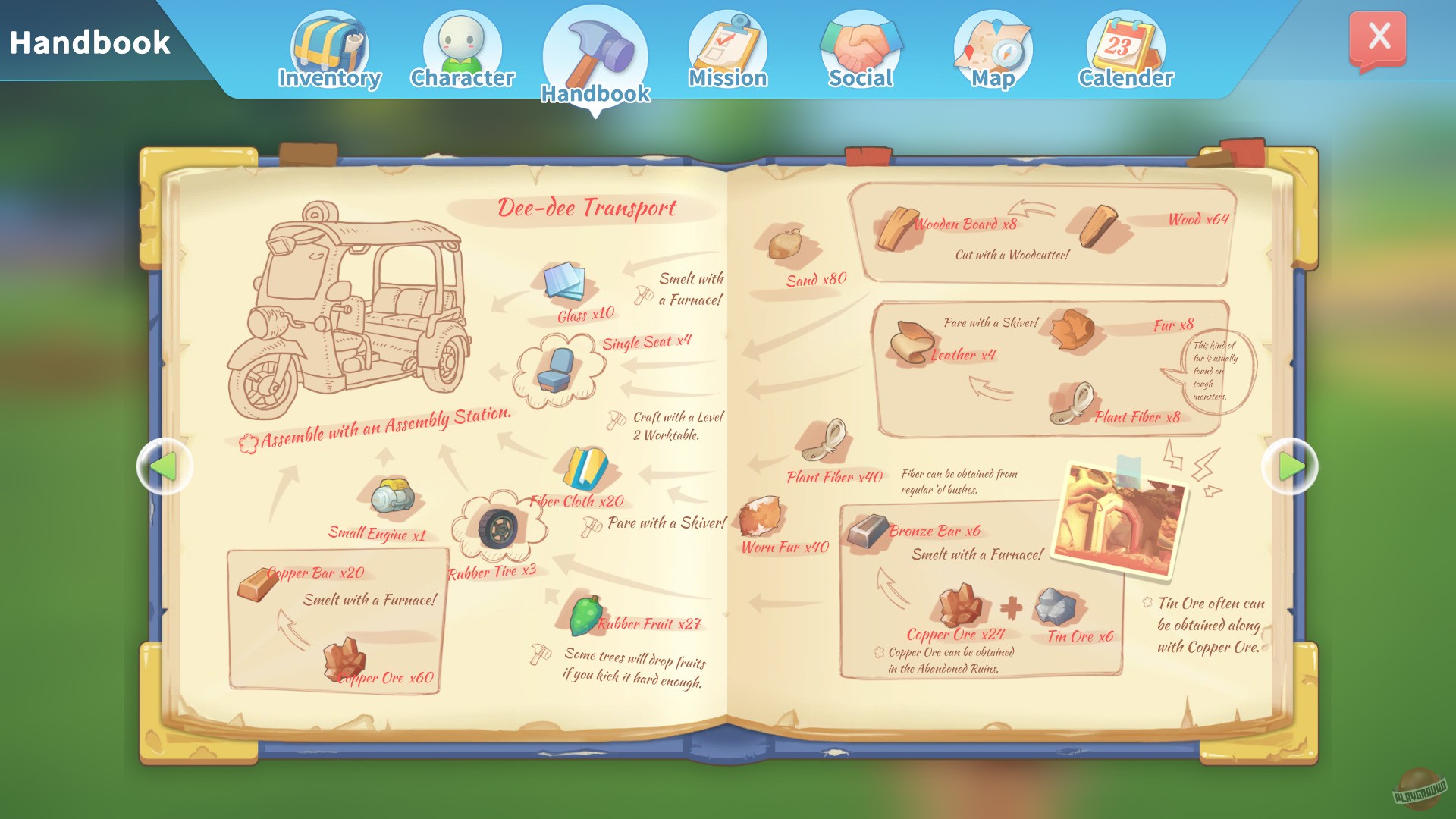Switch to the Inventory tab
Viewport: 1456px width, 819px height.
[329, 45]
